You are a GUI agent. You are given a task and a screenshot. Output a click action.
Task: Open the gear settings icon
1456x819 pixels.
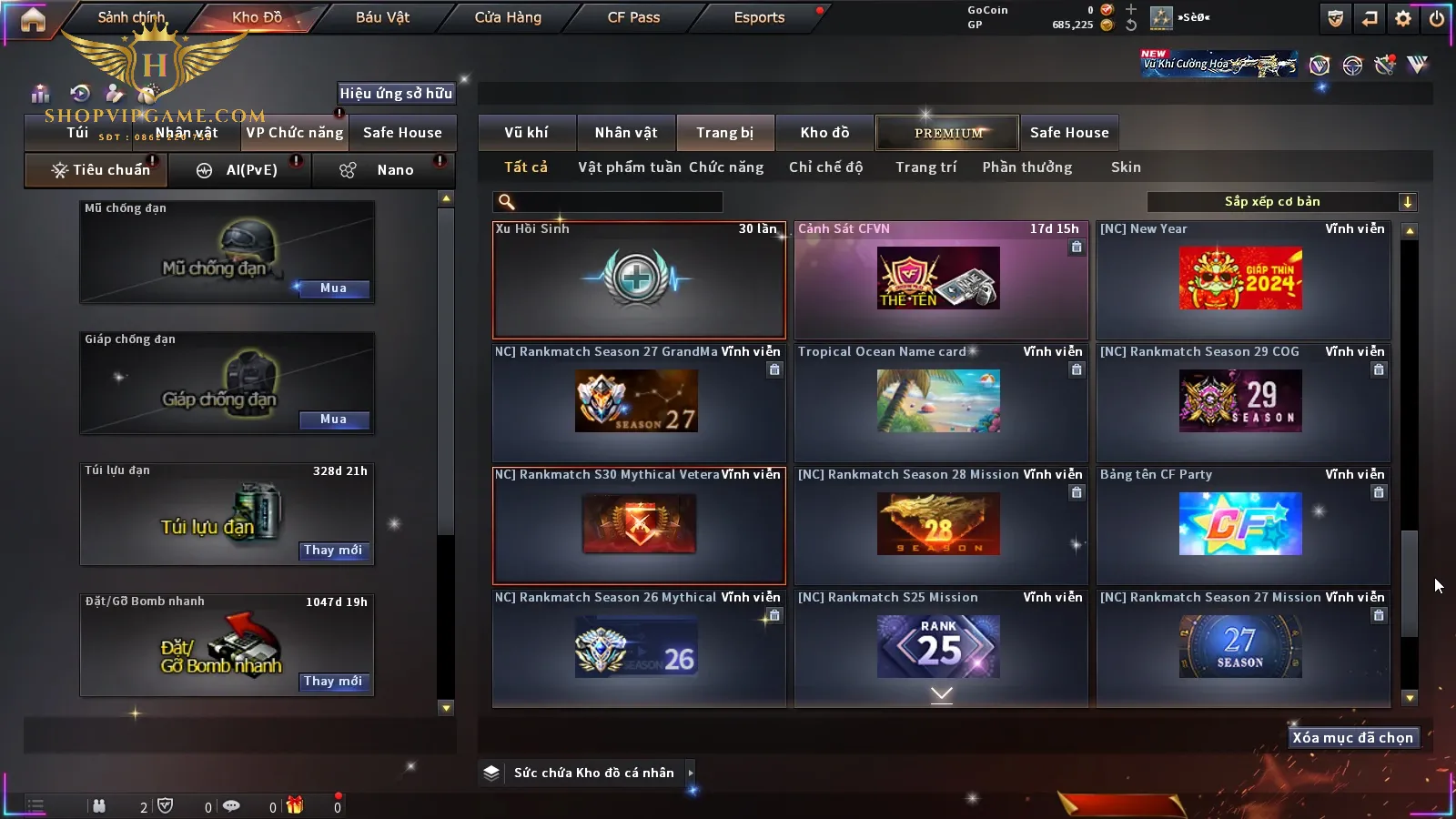(1403, 18)
